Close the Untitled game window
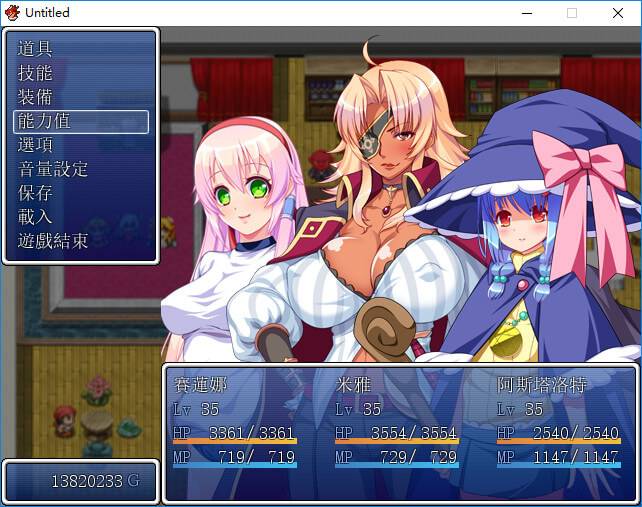The width and height of the screenshot is (642, 507). pyautogui.click(x=617, y=13)
